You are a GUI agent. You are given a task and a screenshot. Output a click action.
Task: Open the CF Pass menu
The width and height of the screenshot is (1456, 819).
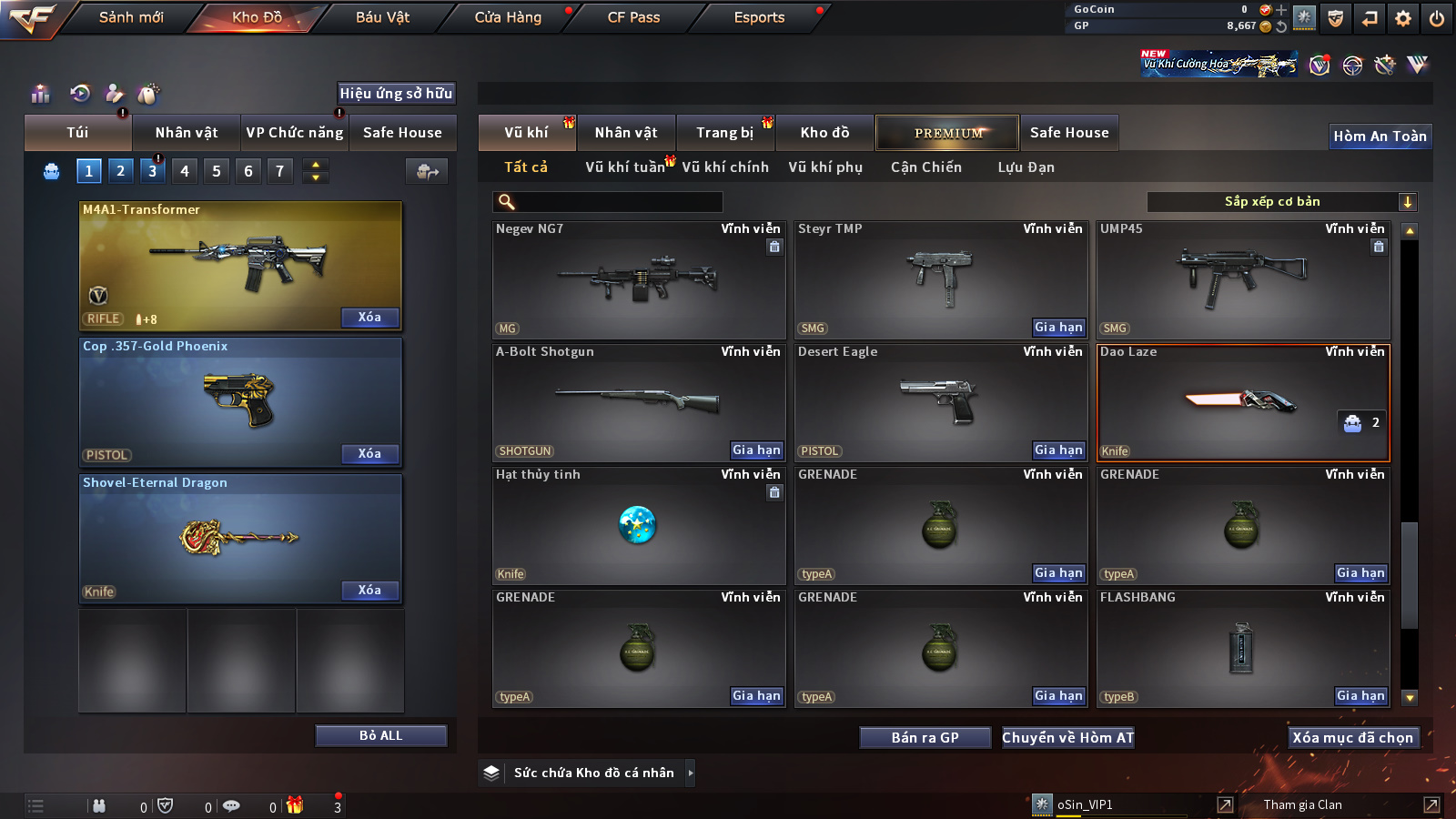[x=633, y=17]
